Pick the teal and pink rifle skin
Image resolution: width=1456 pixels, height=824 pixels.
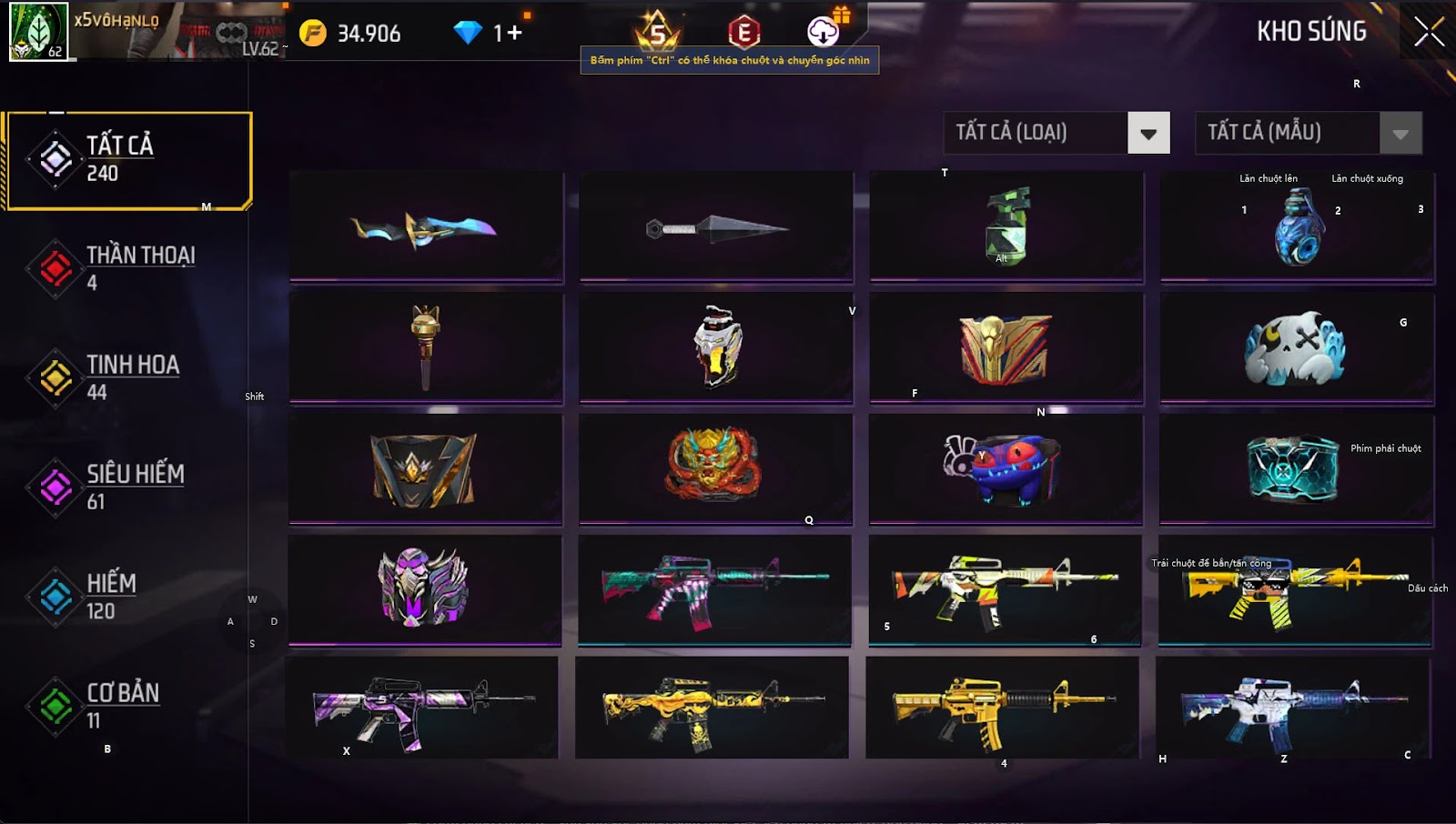coord(714,589)
